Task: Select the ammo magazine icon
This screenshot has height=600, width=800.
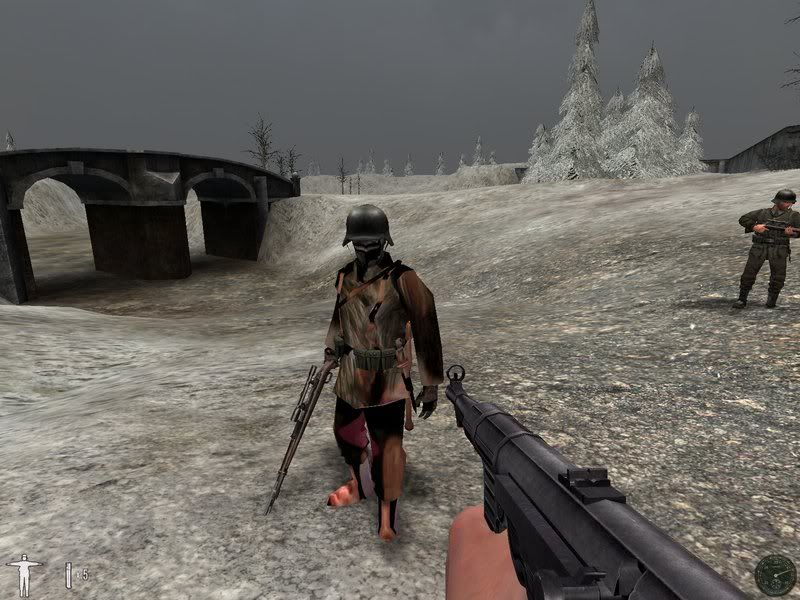Action: 69,574
